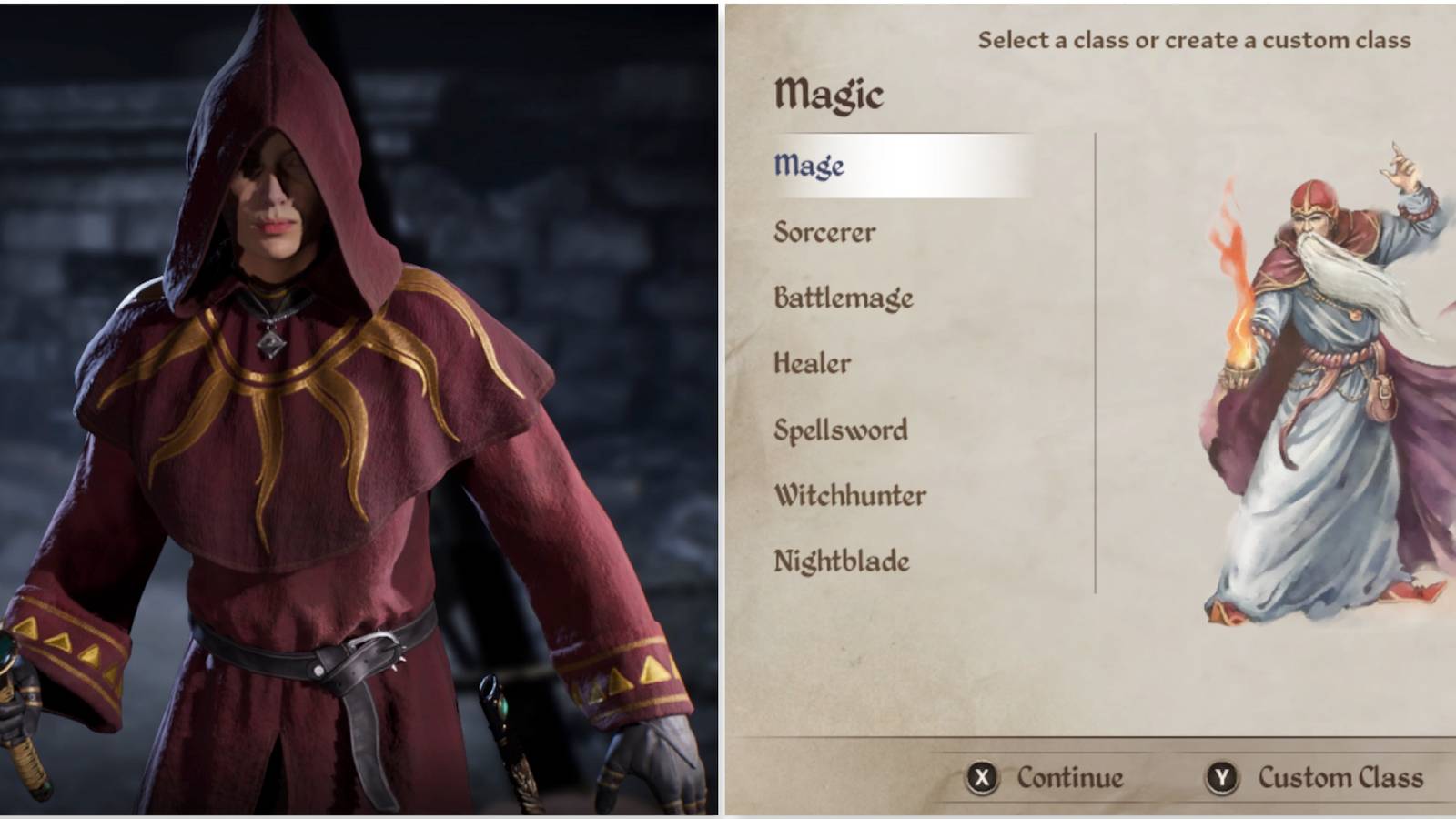1456x819 pixels.
Task: Choose the Witchhunter class option
Action: 849,496
